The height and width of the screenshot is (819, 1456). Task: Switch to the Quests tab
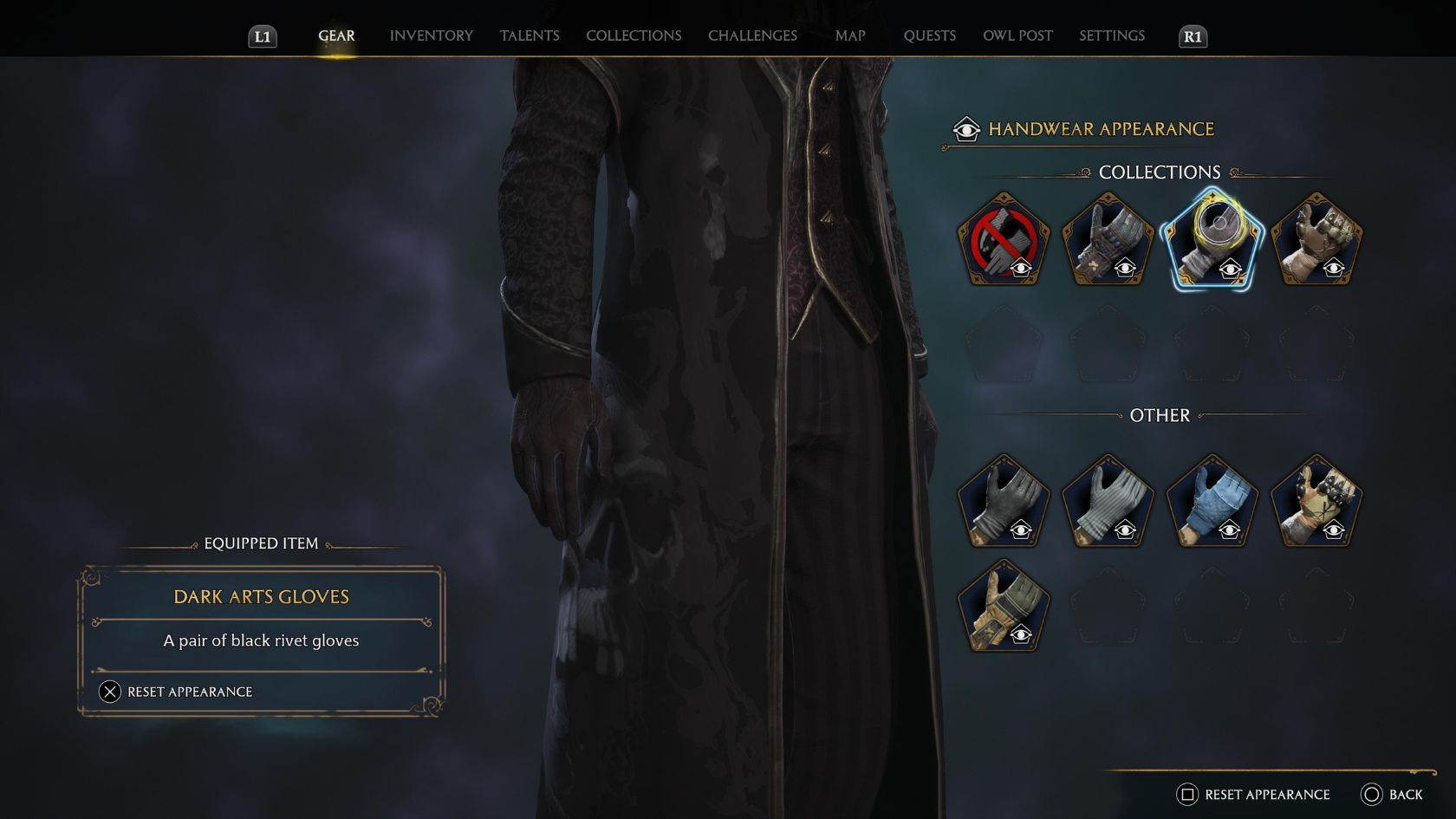(x=929, y=36)
